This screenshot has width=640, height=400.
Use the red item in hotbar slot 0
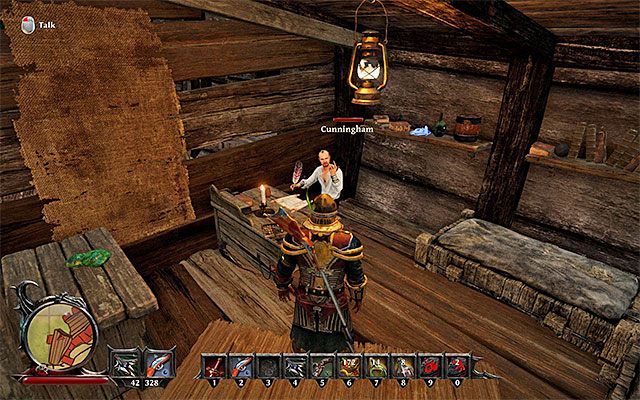[x=456, y=366]
